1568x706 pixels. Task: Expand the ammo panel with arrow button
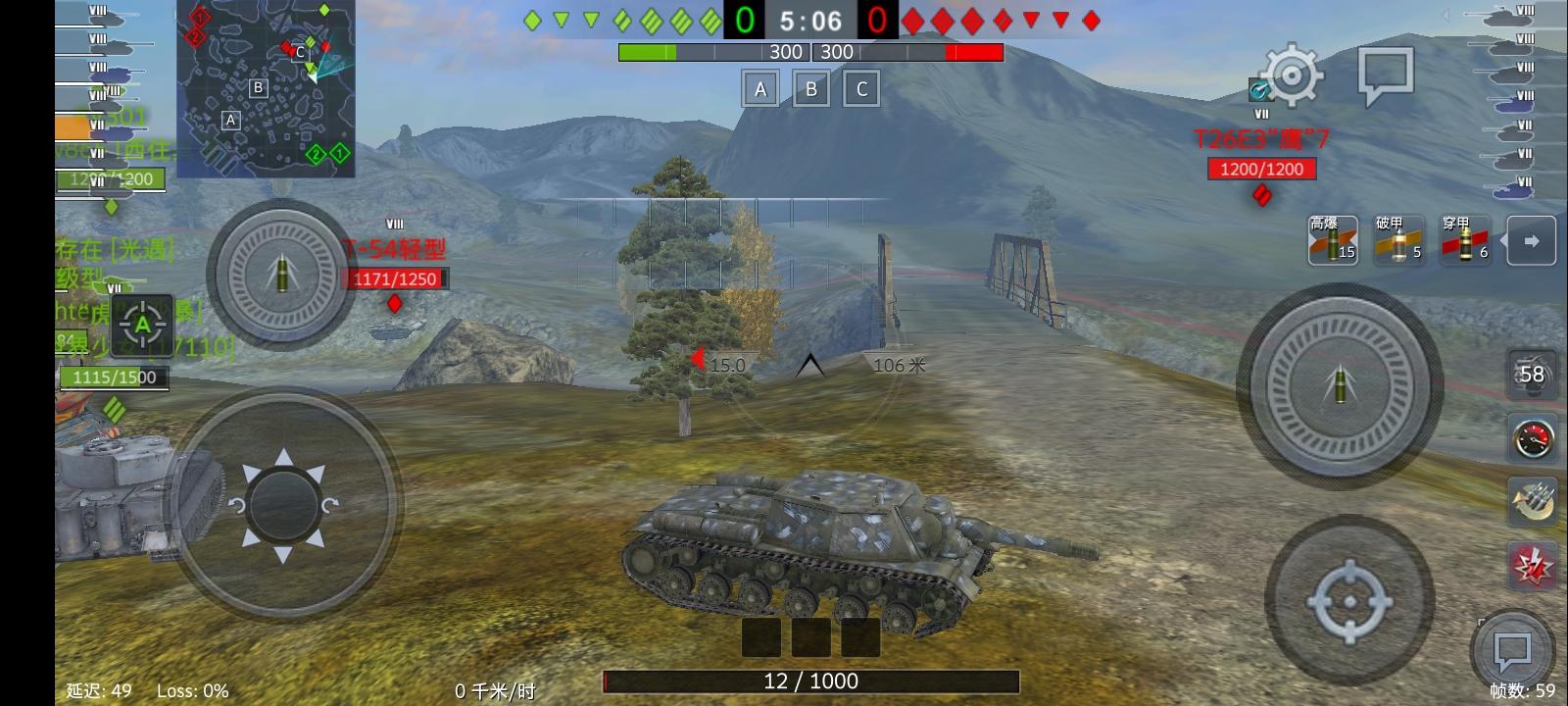coord(1531,240)
